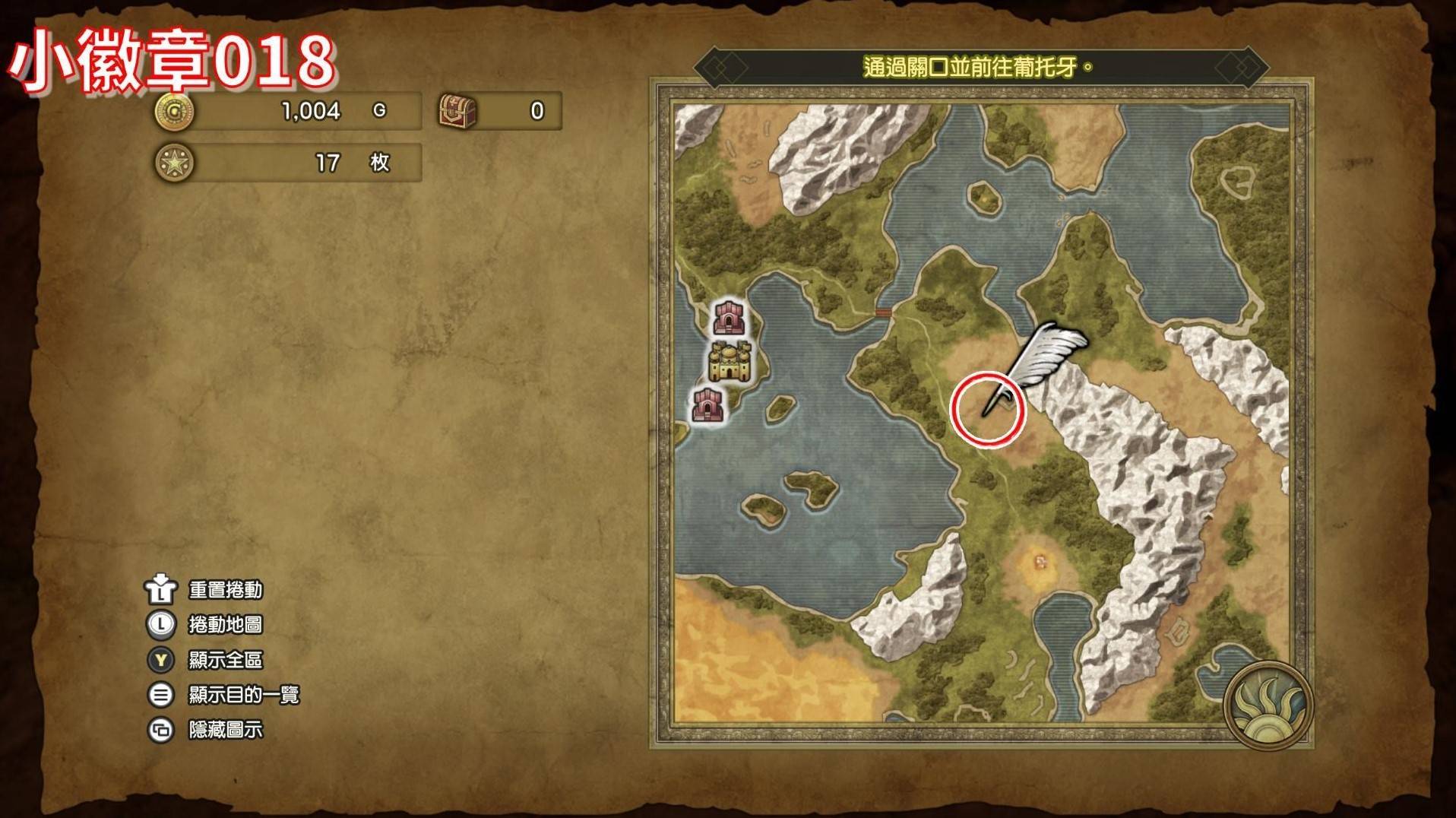The image size is (1456, 818).
Task: Click the sun emblem on the map corner
Action: tap(1268, 705)
